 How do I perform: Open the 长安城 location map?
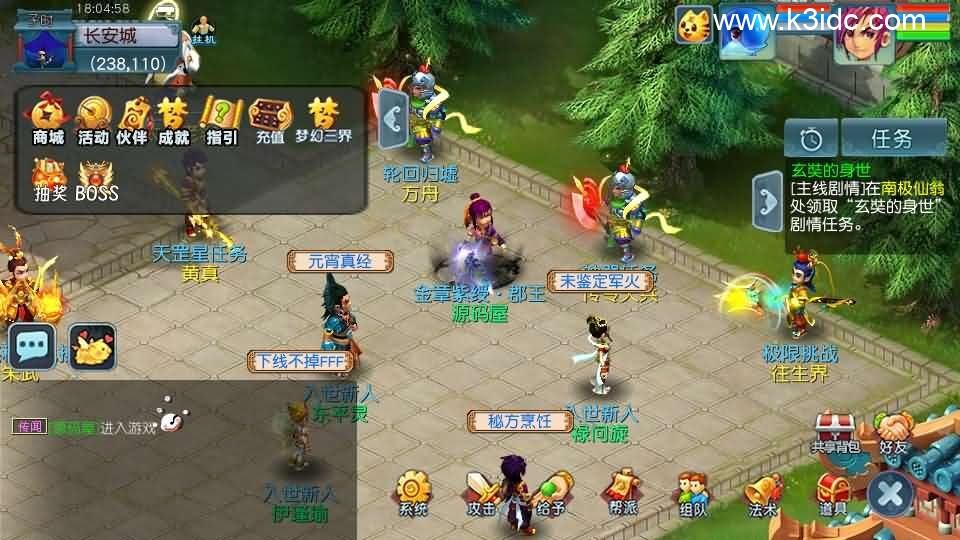[110, 38]
